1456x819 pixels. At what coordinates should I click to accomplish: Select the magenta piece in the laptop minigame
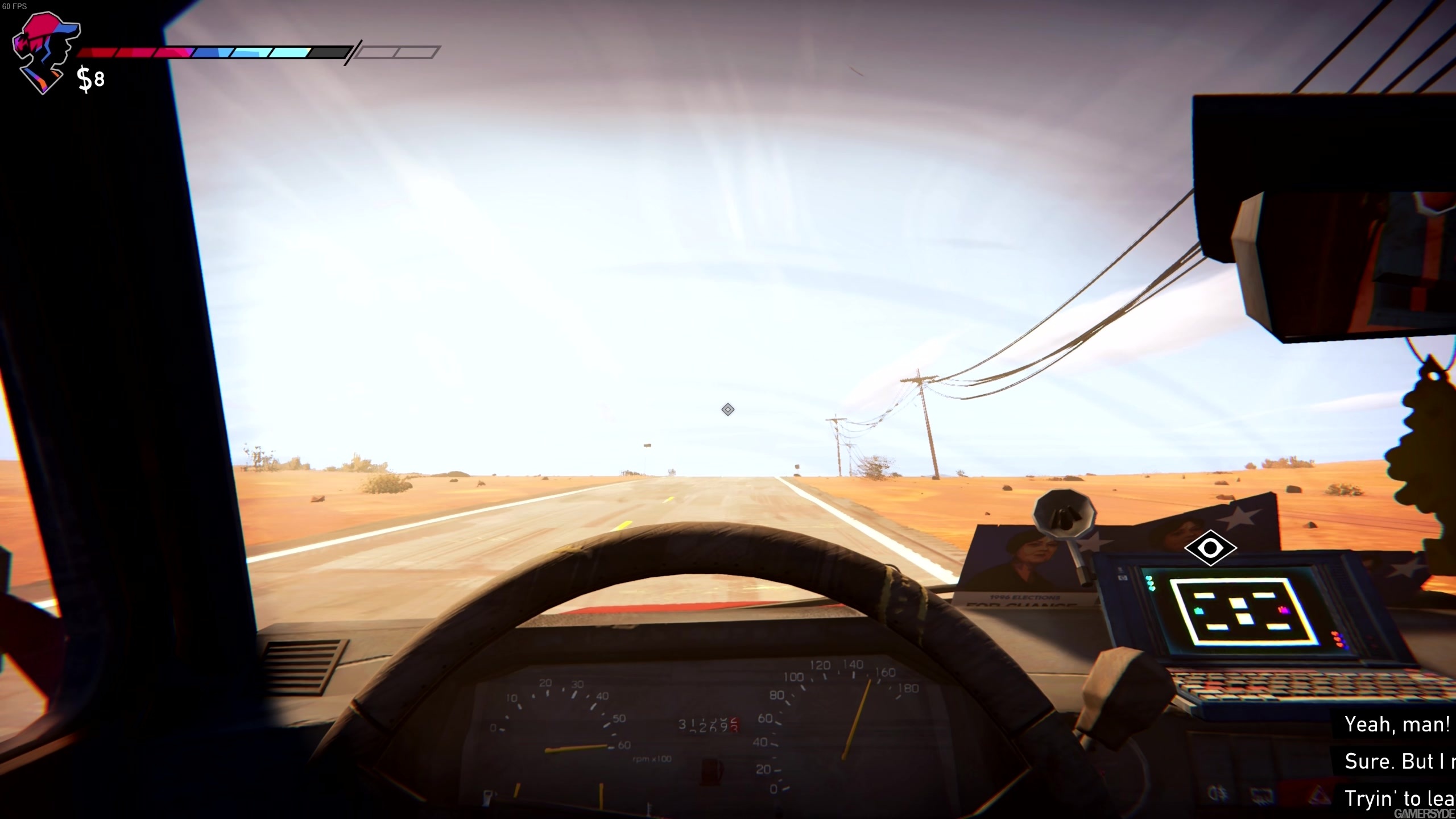(x=1285, y=611)
